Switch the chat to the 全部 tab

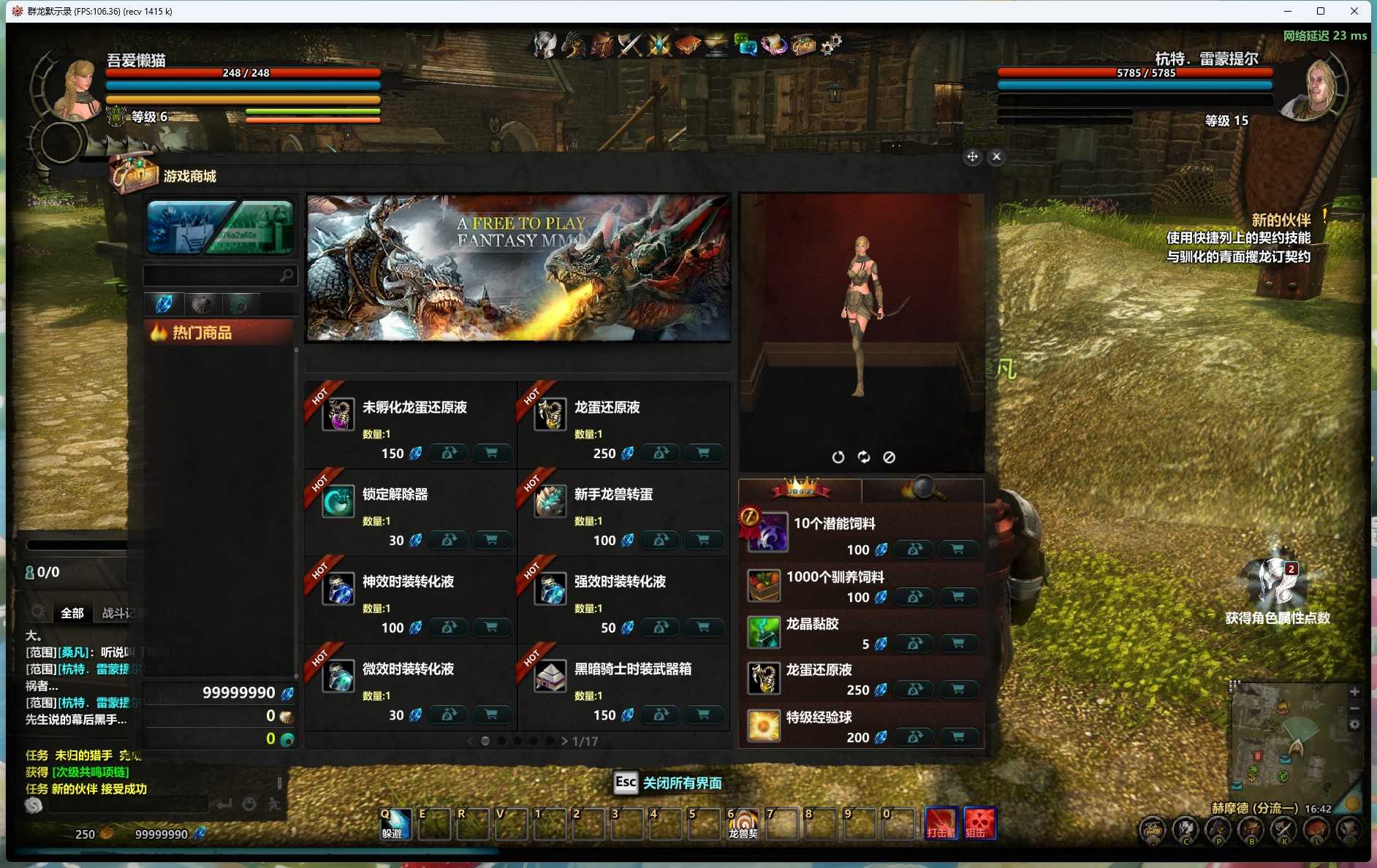pyautogui.click(x=72, y=613)
